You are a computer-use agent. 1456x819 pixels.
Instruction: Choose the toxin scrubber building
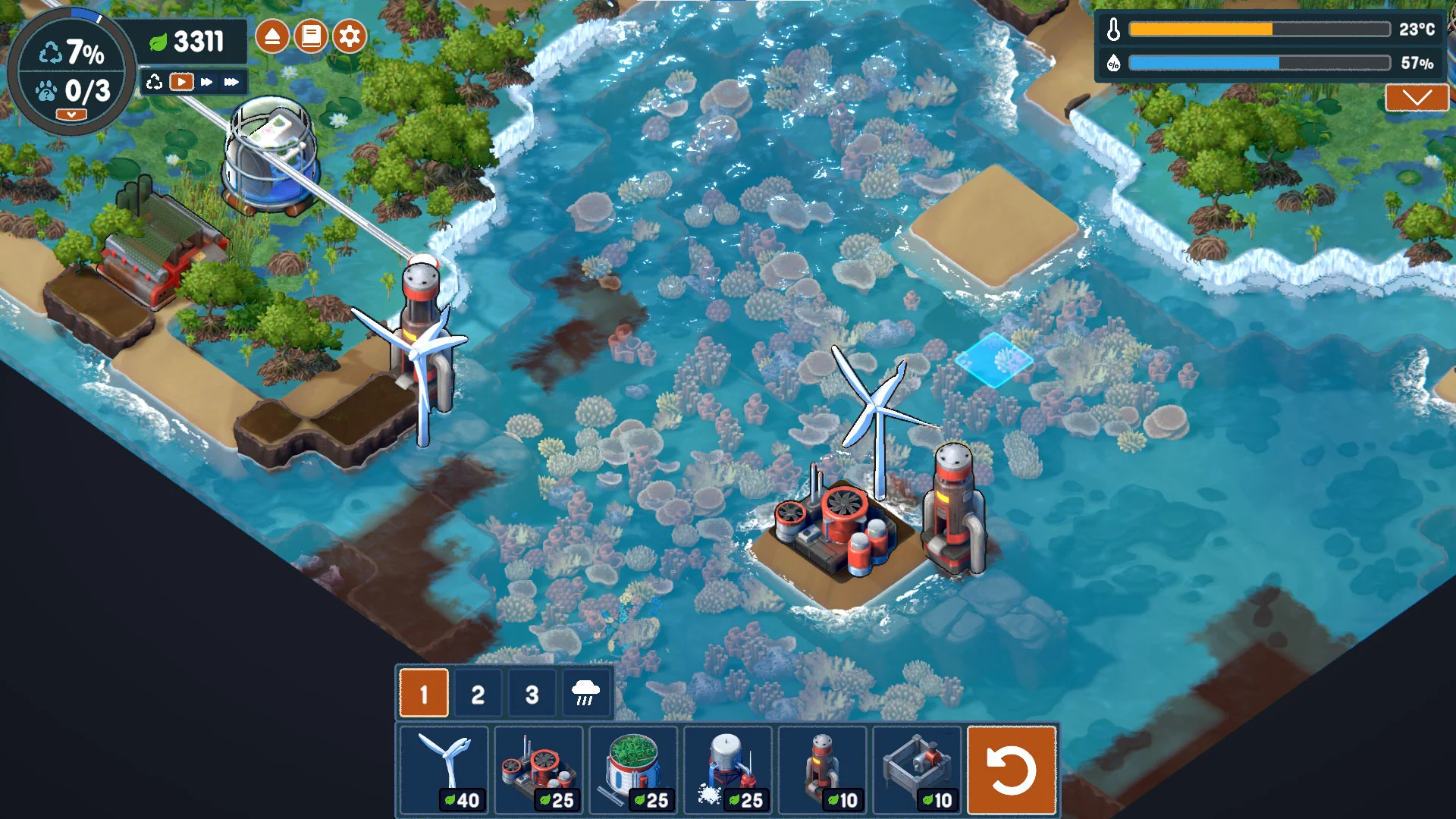click(538, 769)
